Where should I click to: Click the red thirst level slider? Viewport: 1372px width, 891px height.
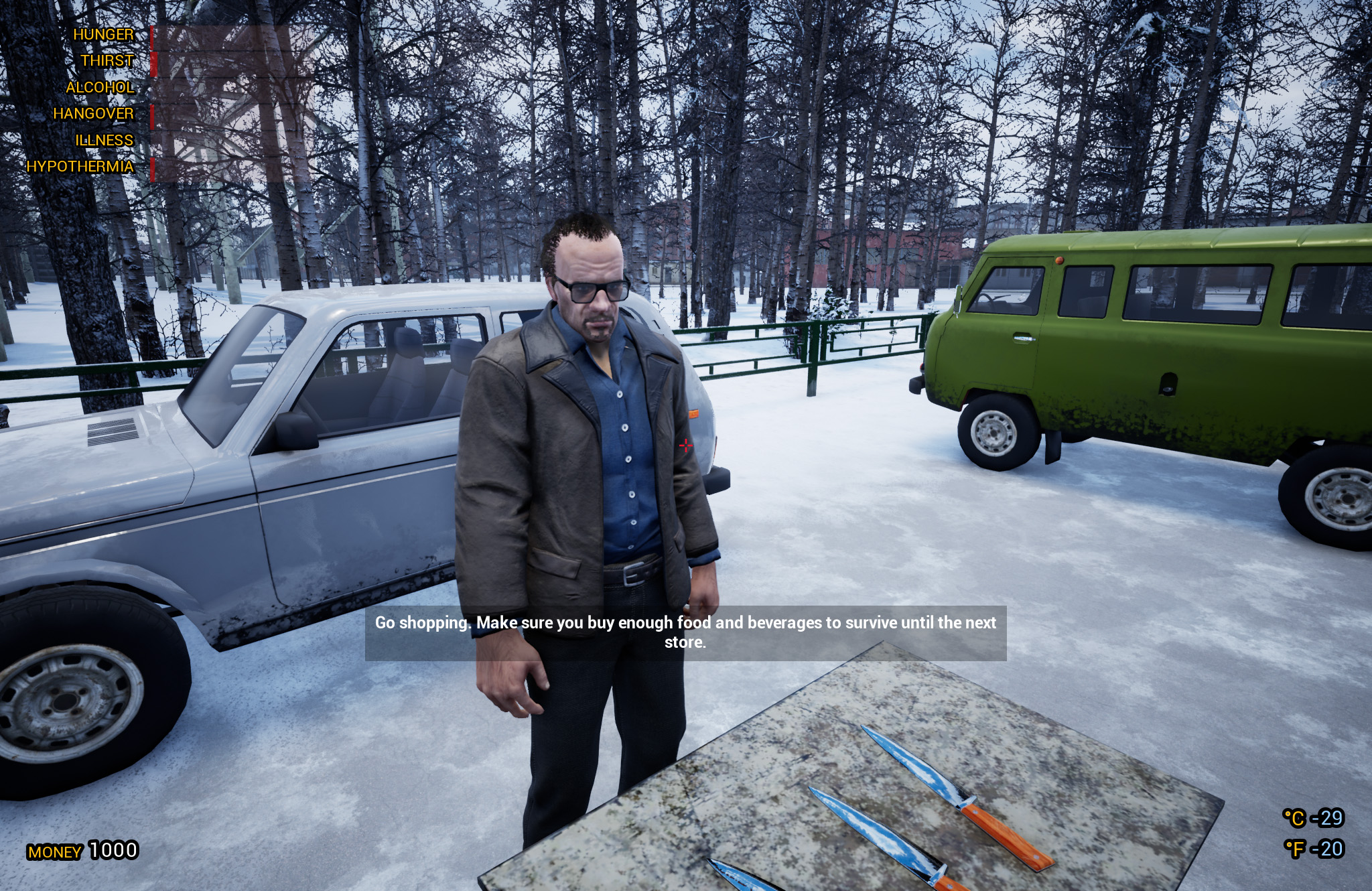click(x=153, y=64)
